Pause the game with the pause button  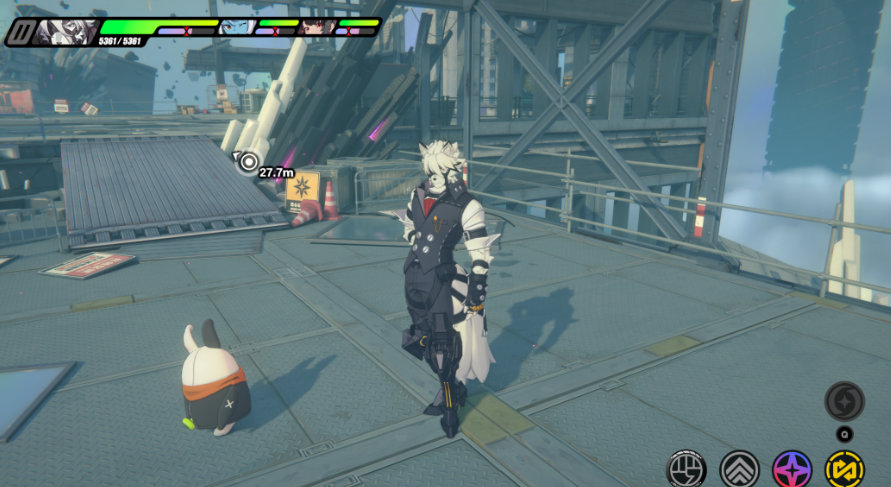(19, 33)
